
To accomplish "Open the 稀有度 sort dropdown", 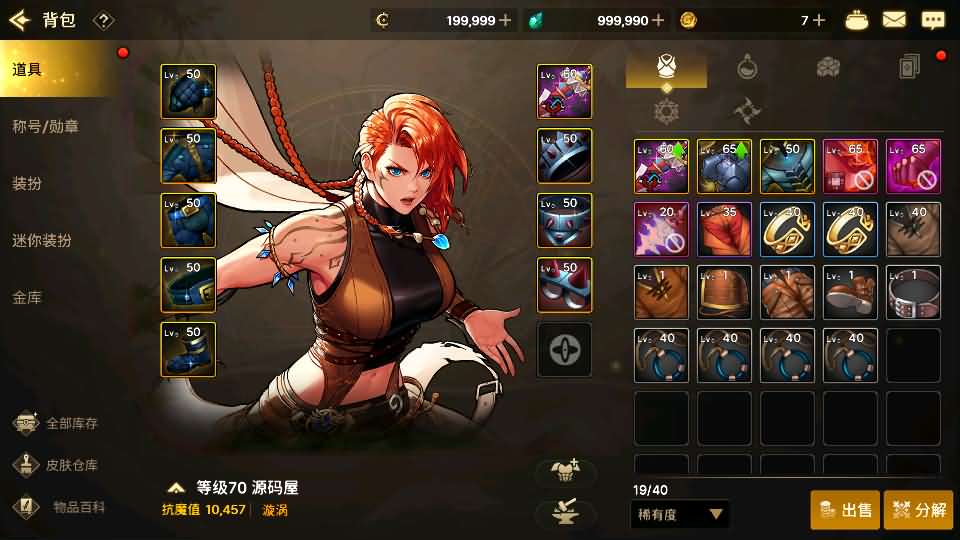I will 680,515.
